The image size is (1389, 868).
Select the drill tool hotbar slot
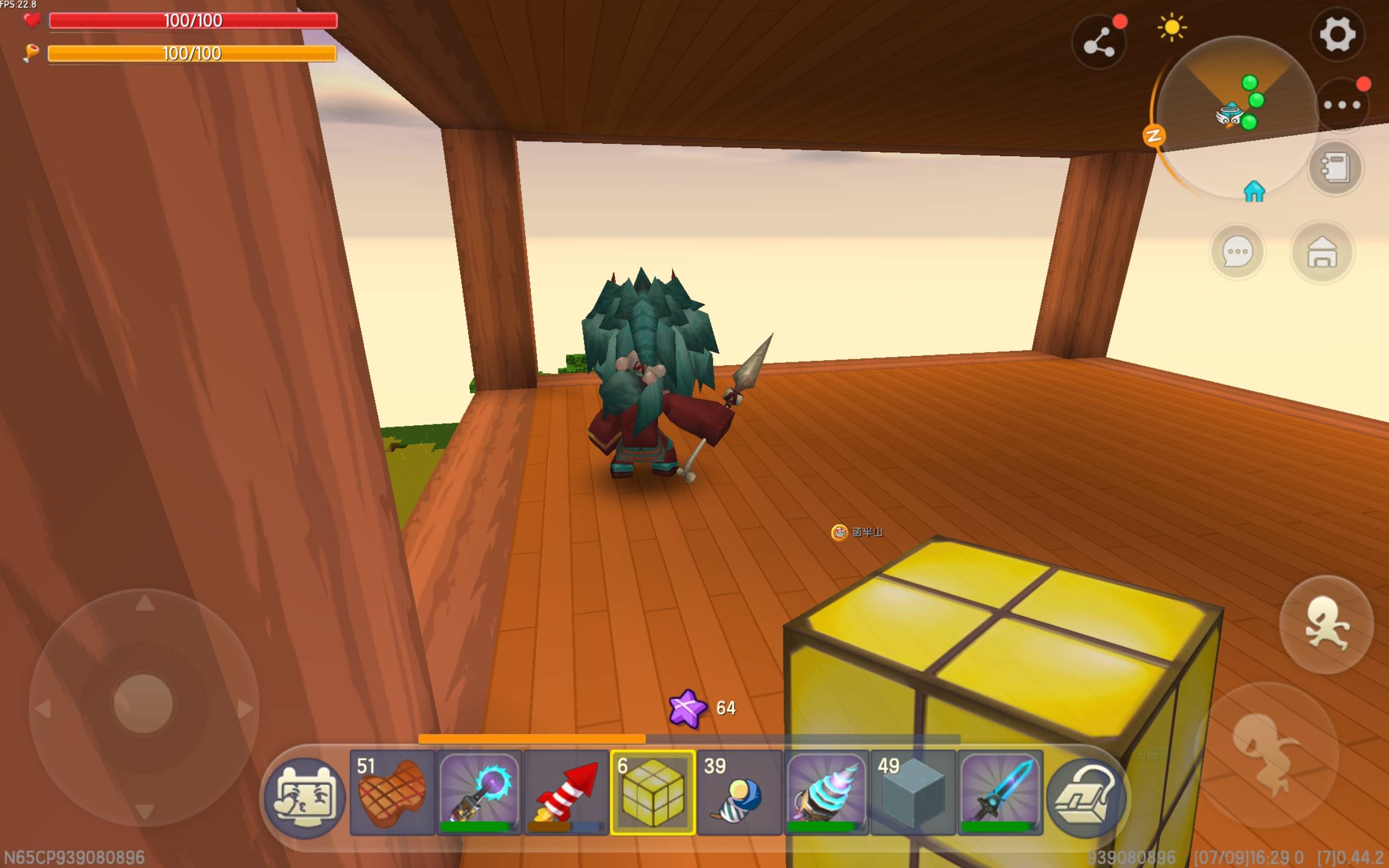pos(826,792)
